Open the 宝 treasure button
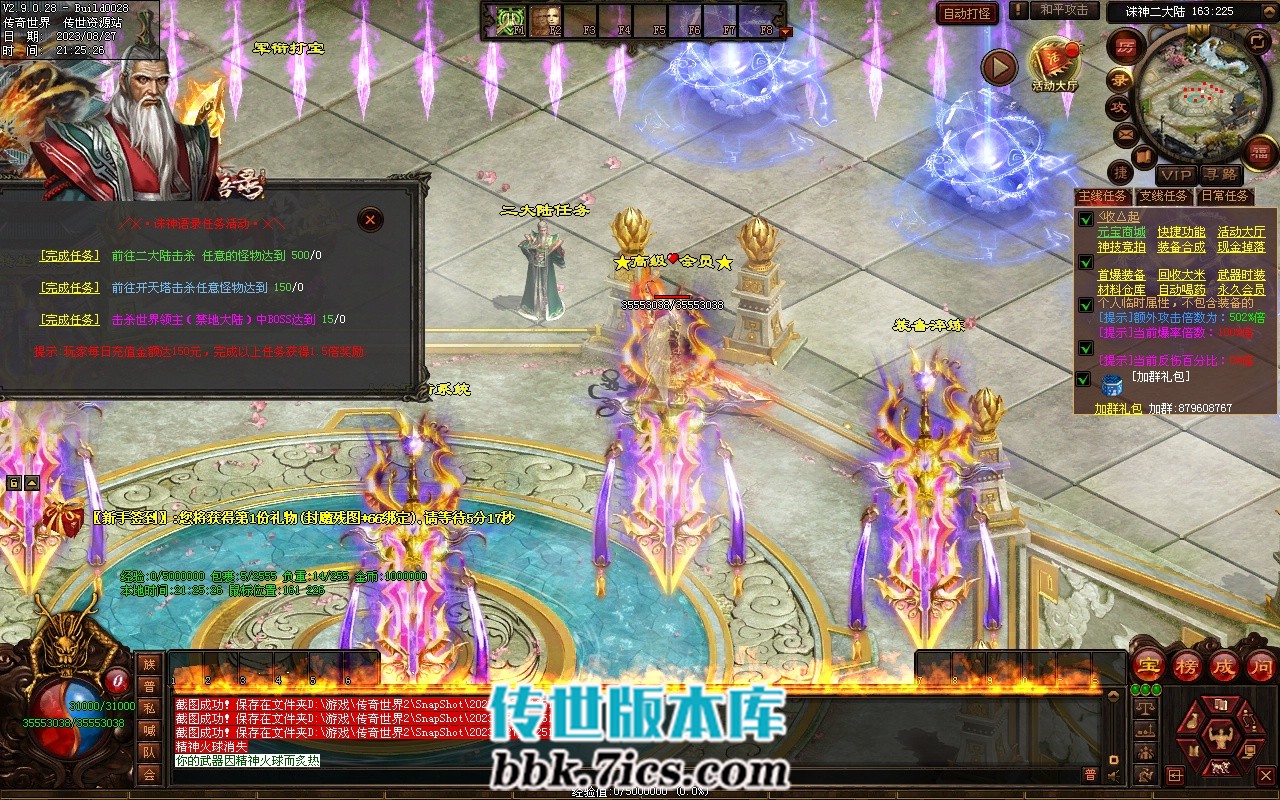 click(x=1149, y=666)
